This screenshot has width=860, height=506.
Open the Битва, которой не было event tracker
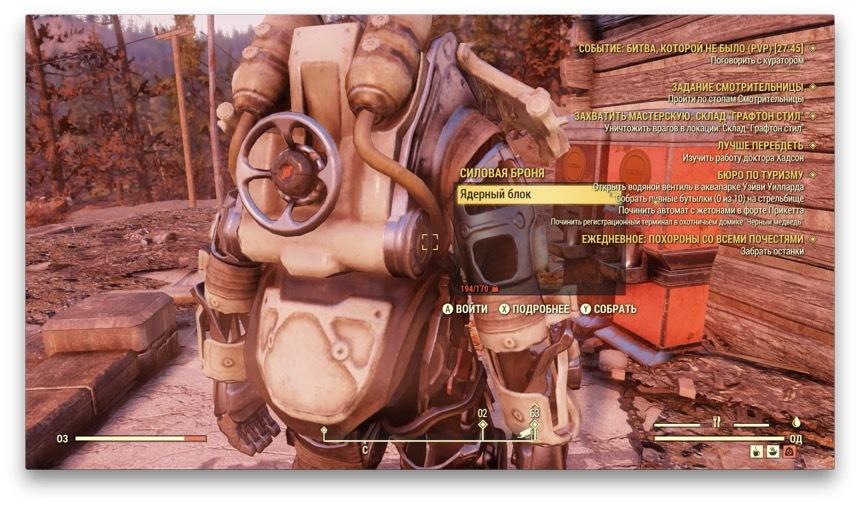click(x=691, y=47)
